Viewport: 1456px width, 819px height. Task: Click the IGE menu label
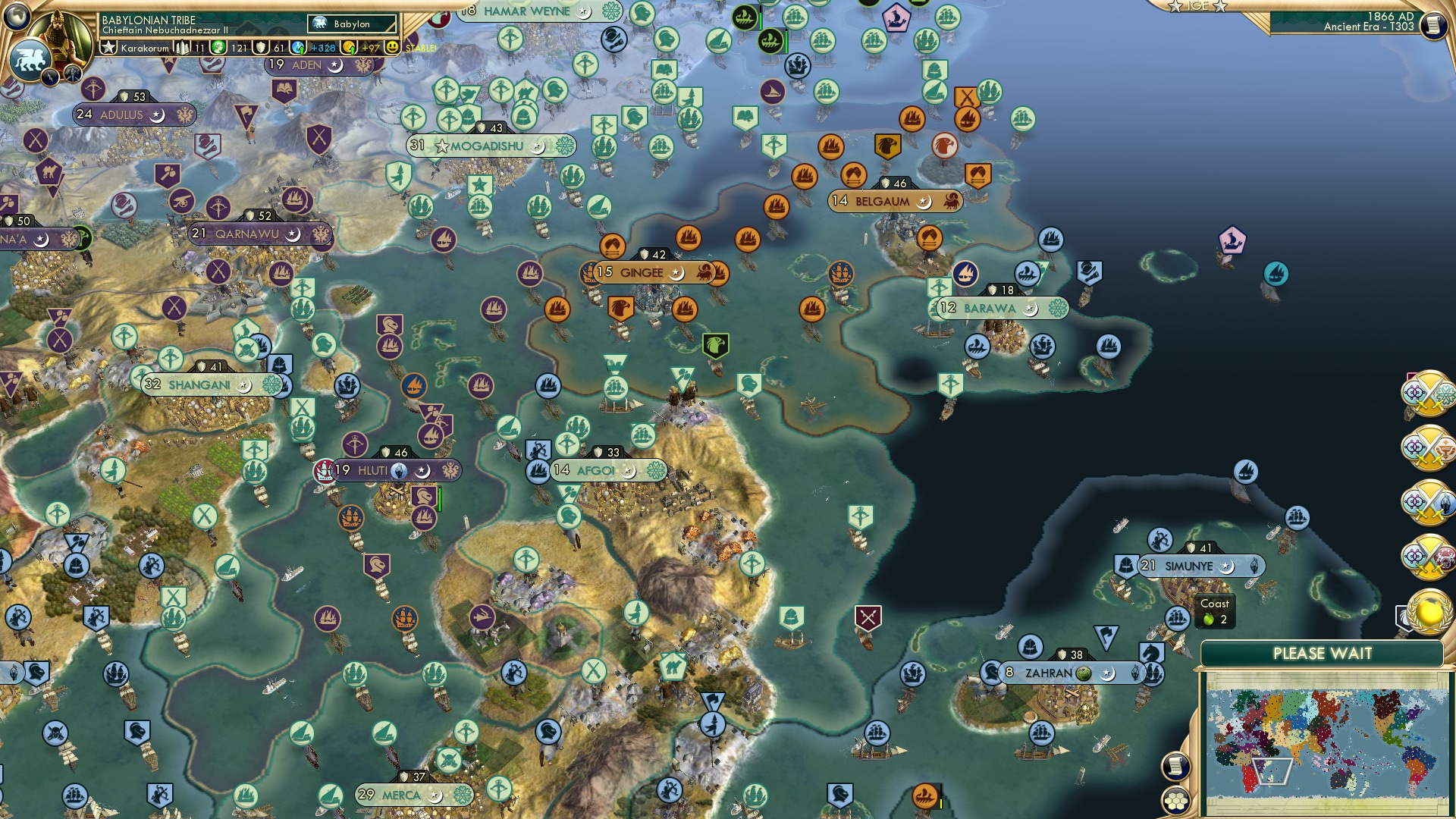coord(1197,6)
